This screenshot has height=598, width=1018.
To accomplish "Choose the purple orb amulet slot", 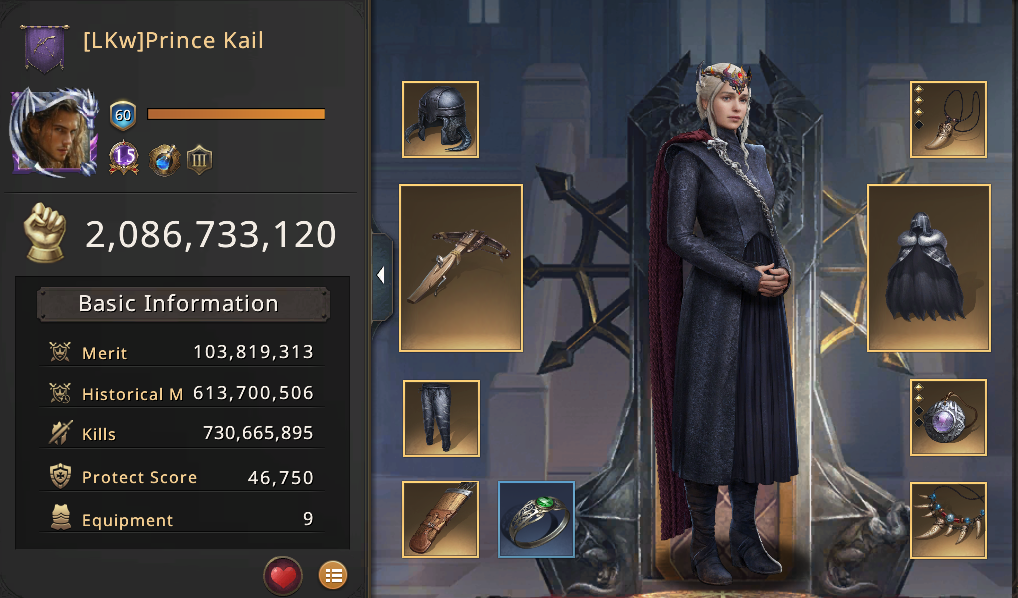I will point(949,417).
